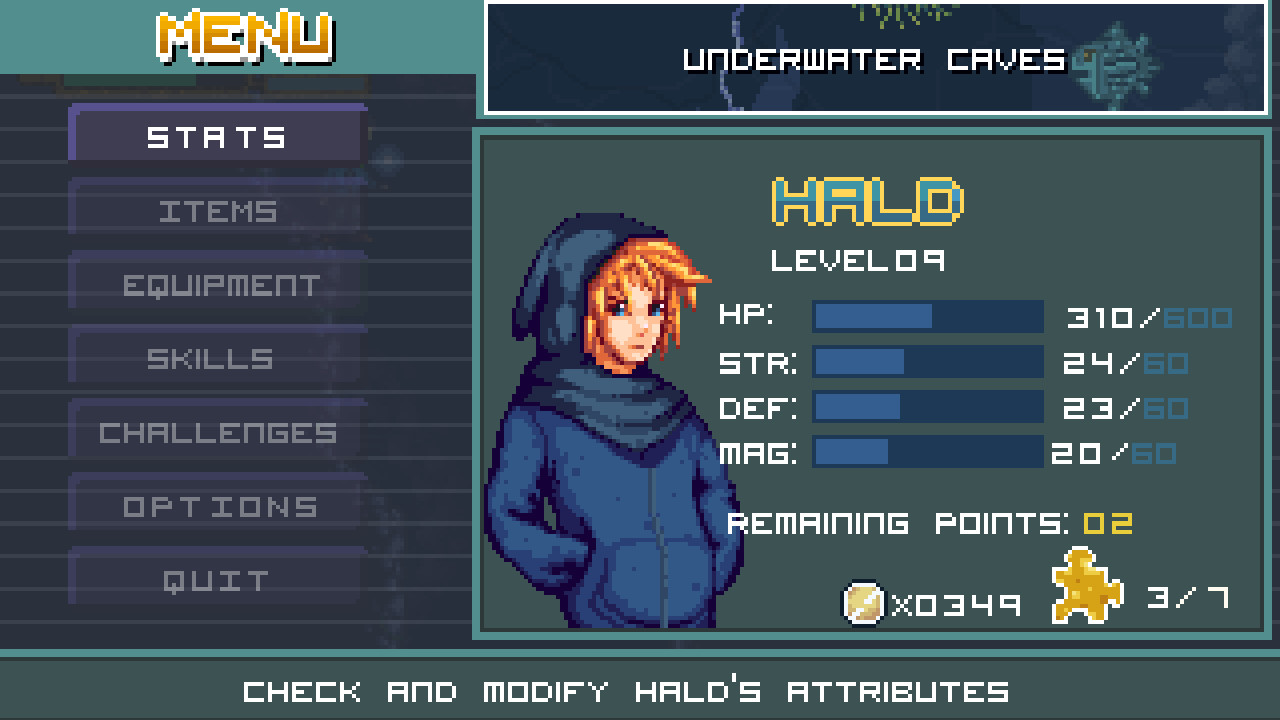This screenshot has height=720, width=1280.
Task: Click the HP bar
Action: pos(928,316)
